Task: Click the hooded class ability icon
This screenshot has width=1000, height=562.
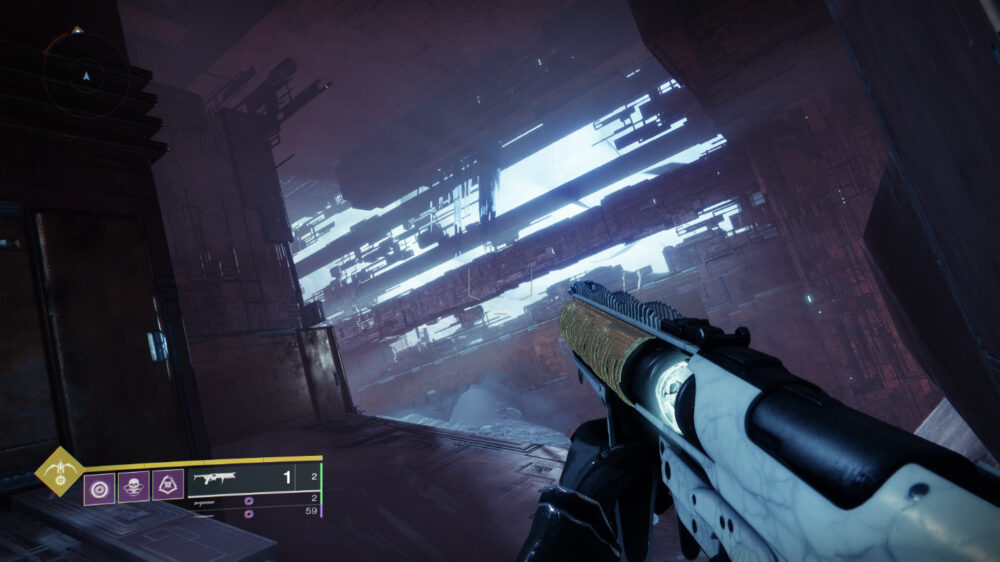Action: pos(168,487)
